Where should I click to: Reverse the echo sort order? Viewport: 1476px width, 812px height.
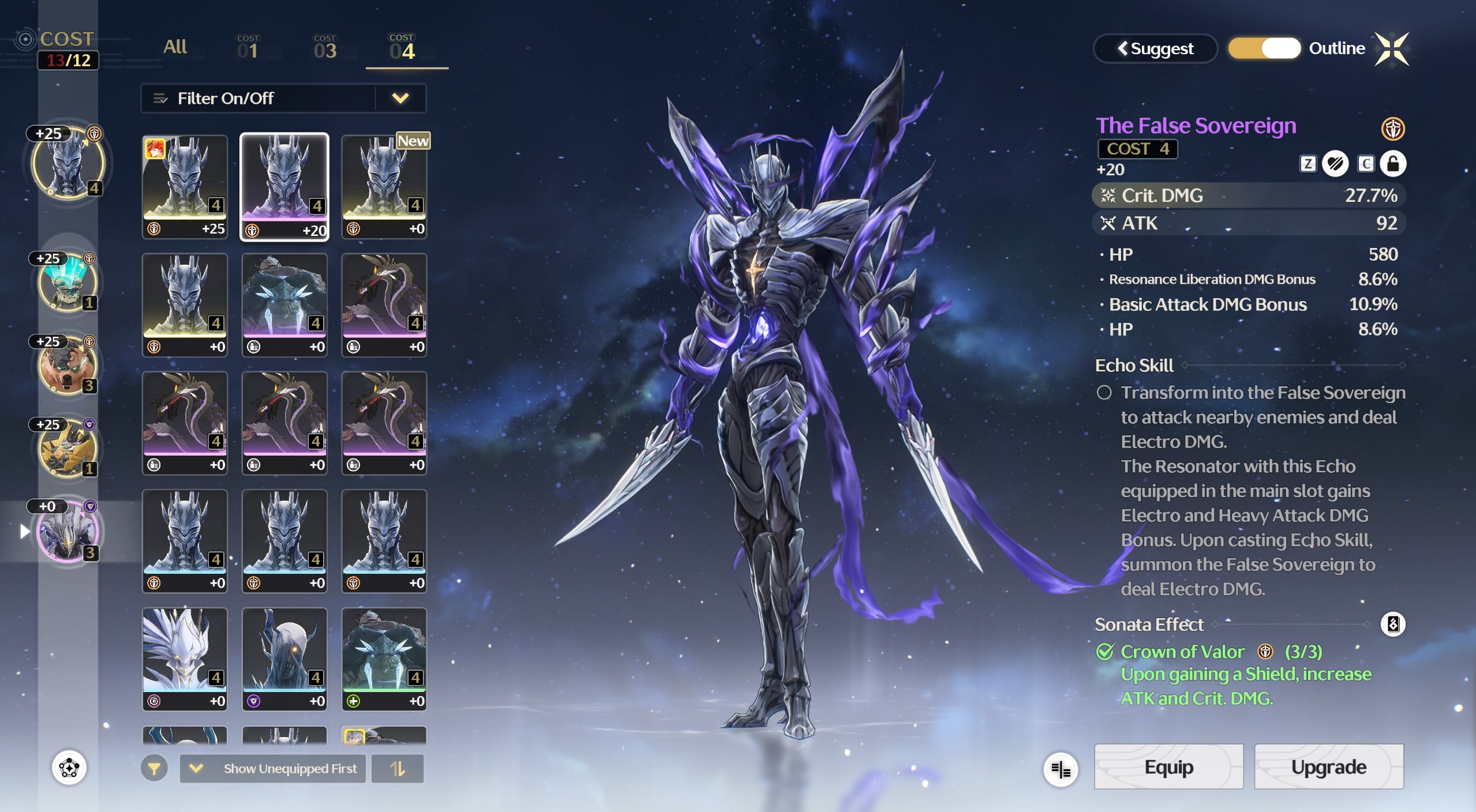398,769
